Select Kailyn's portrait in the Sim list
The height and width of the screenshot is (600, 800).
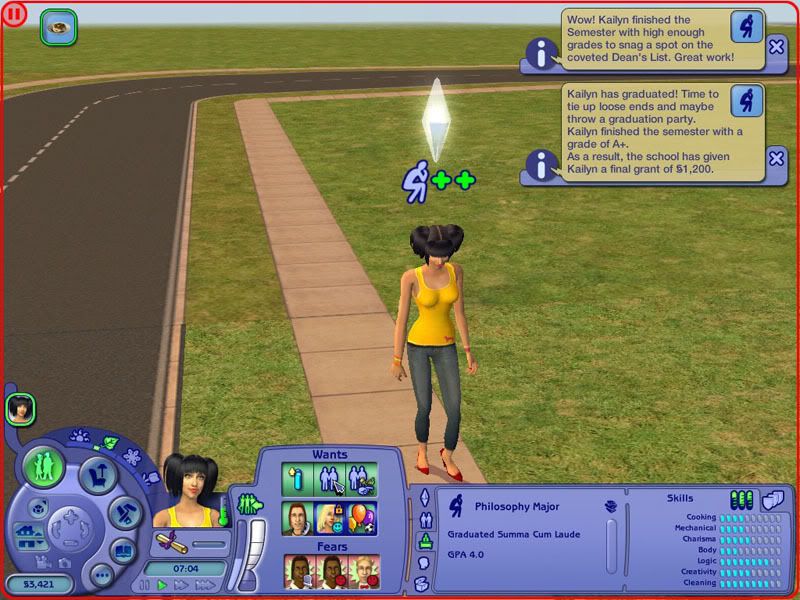pos(19,408)
